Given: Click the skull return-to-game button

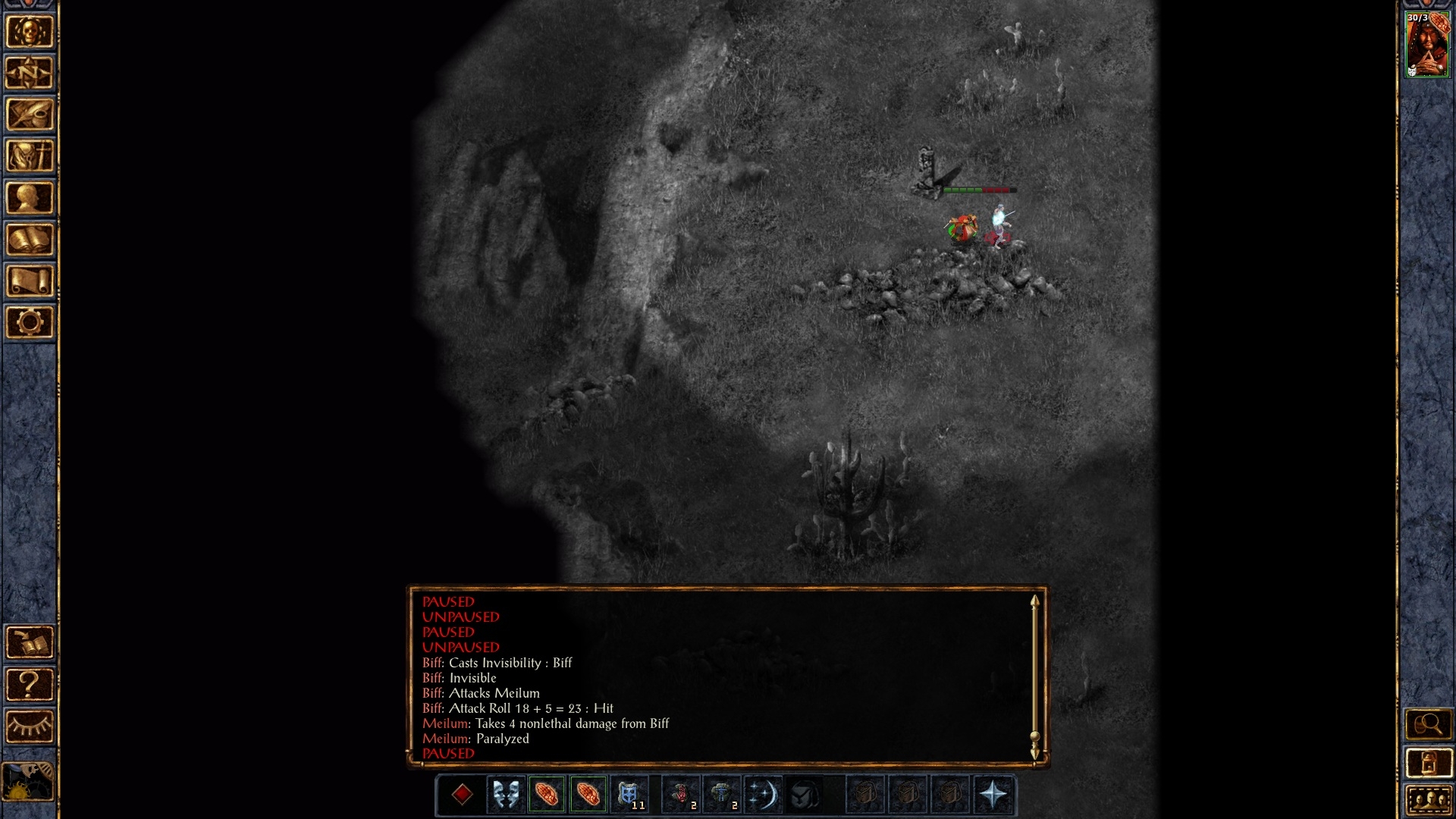Looking at the screenshot, I should (x=30, y=32).
